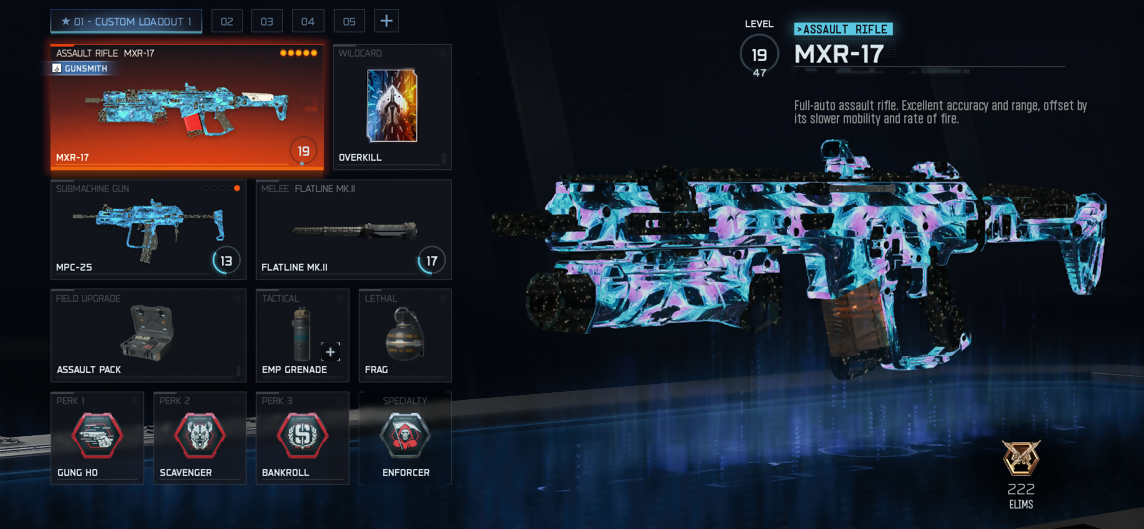
Task: Open the Overkill wildcard slot
Action: (392, 107)
